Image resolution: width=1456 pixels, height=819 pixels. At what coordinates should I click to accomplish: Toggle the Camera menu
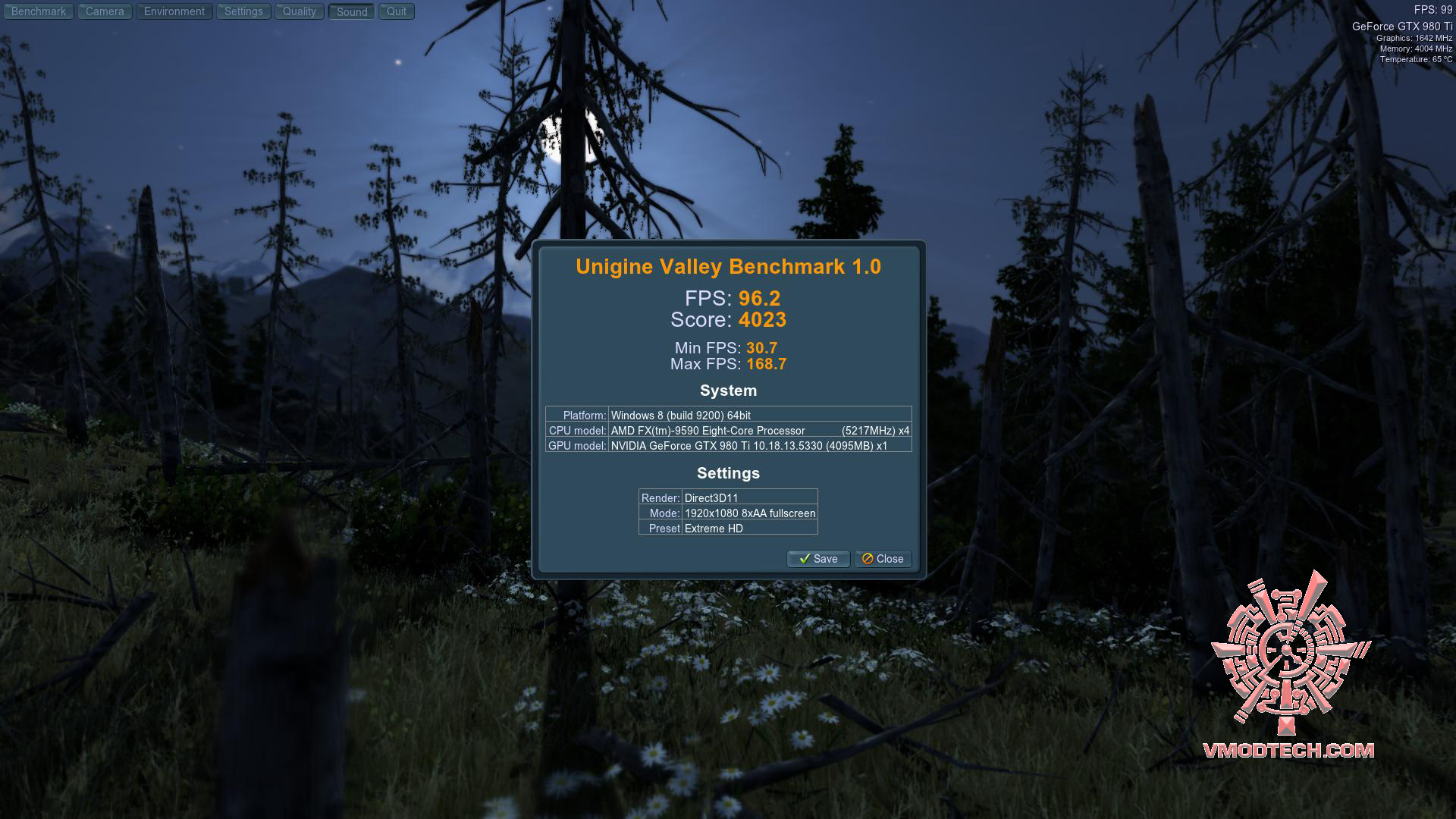pyautogui.click(x=105, y=11)
